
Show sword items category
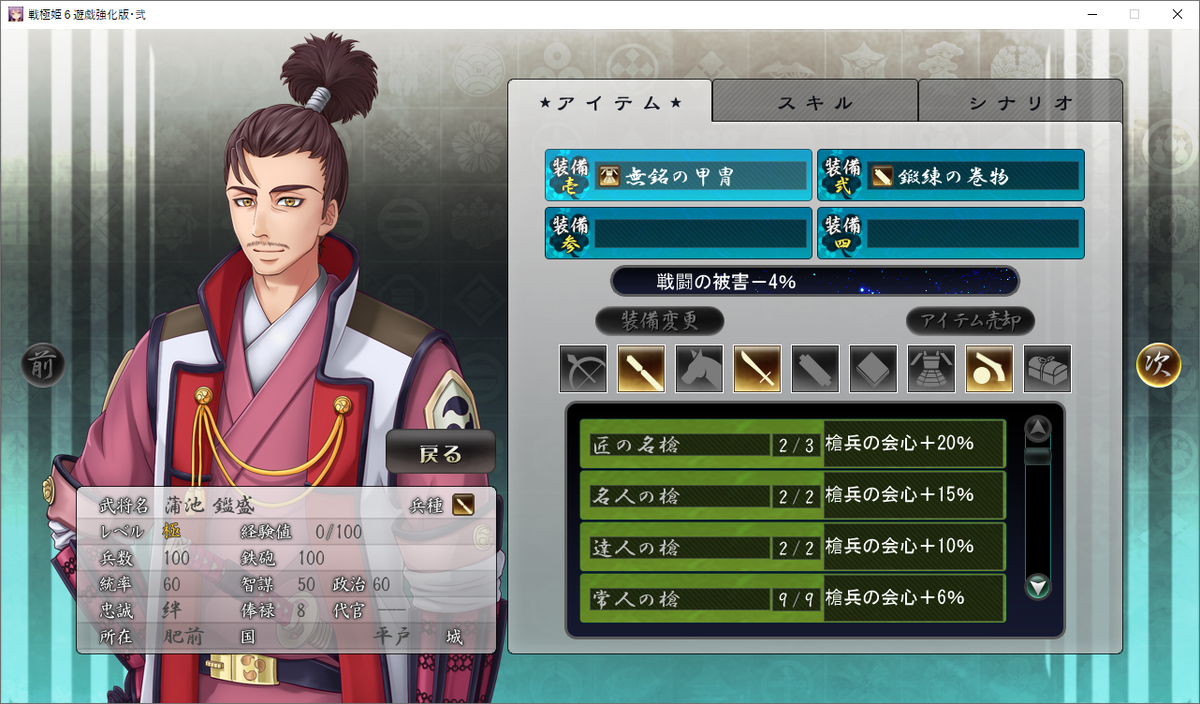[758, 369]
